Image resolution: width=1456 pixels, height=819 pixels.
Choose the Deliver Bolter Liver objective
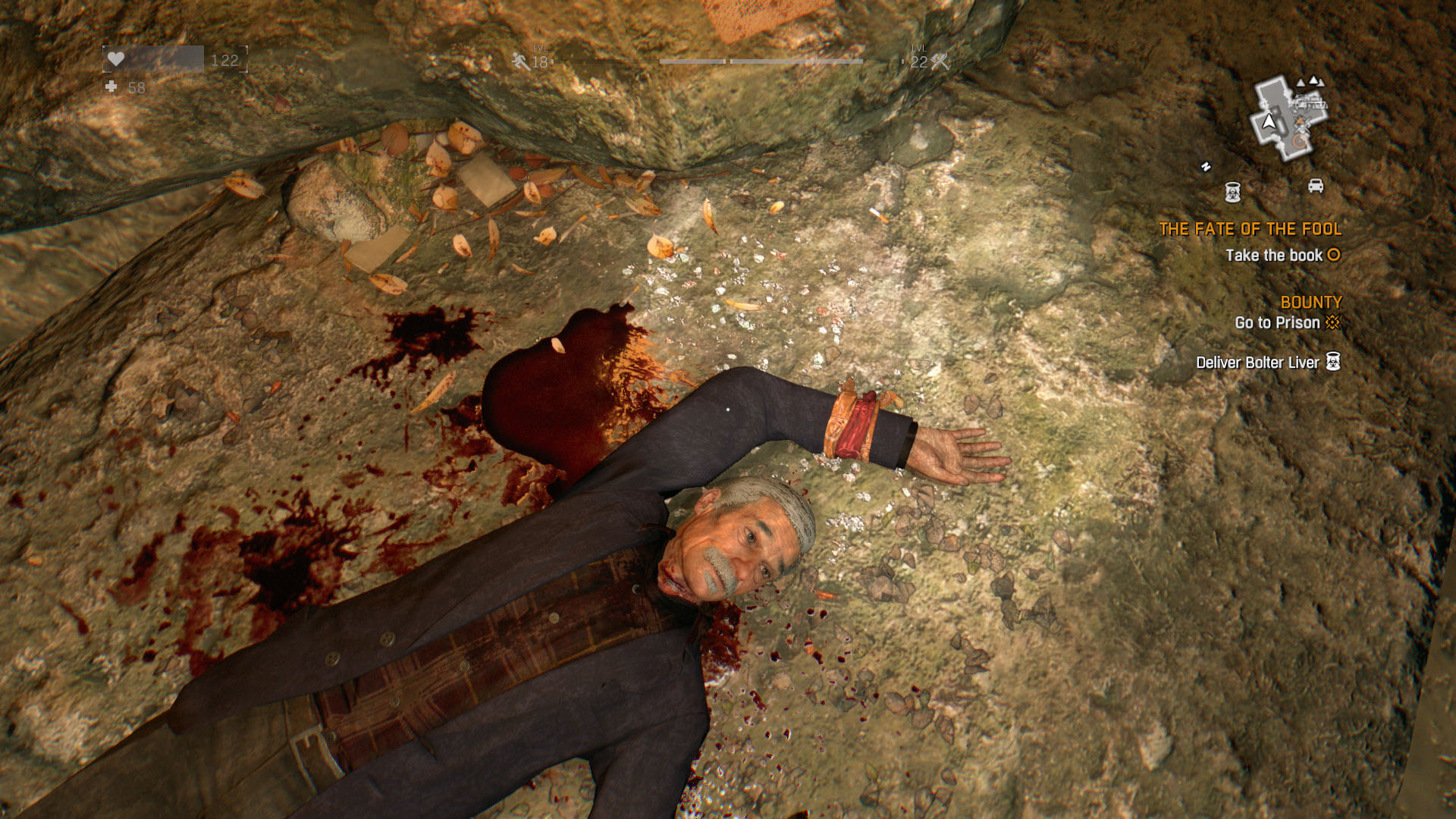pyautogui.click(x=1257, y=362)
